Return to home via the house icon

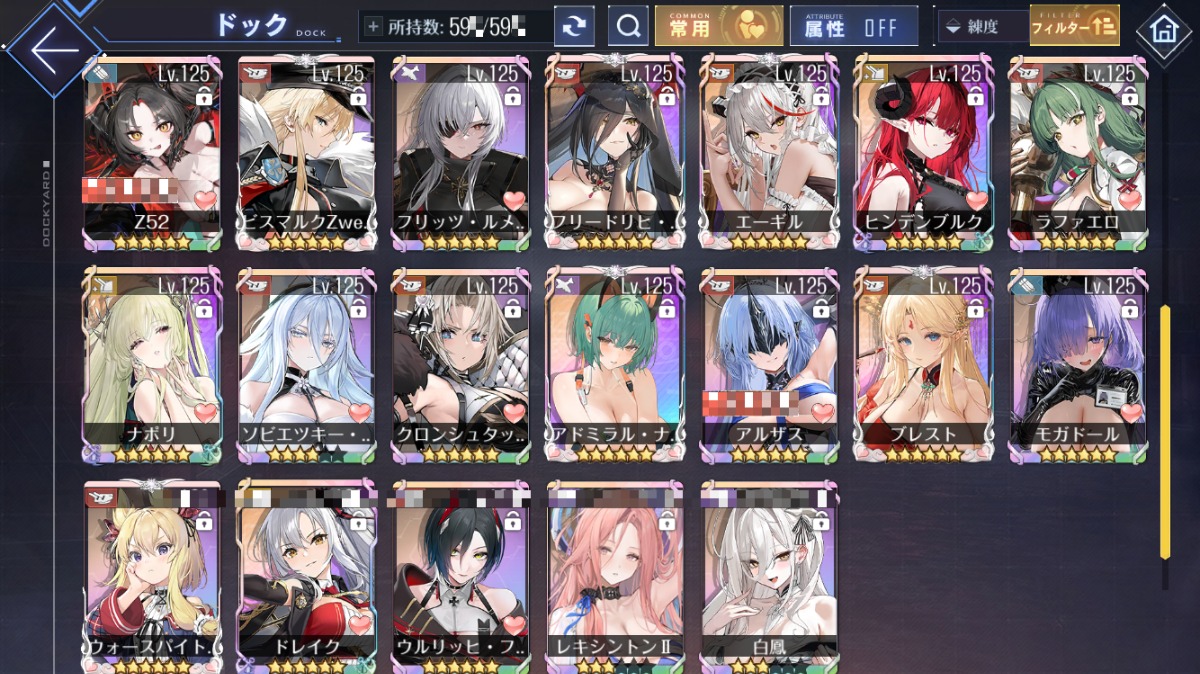tap(1163, 30)
